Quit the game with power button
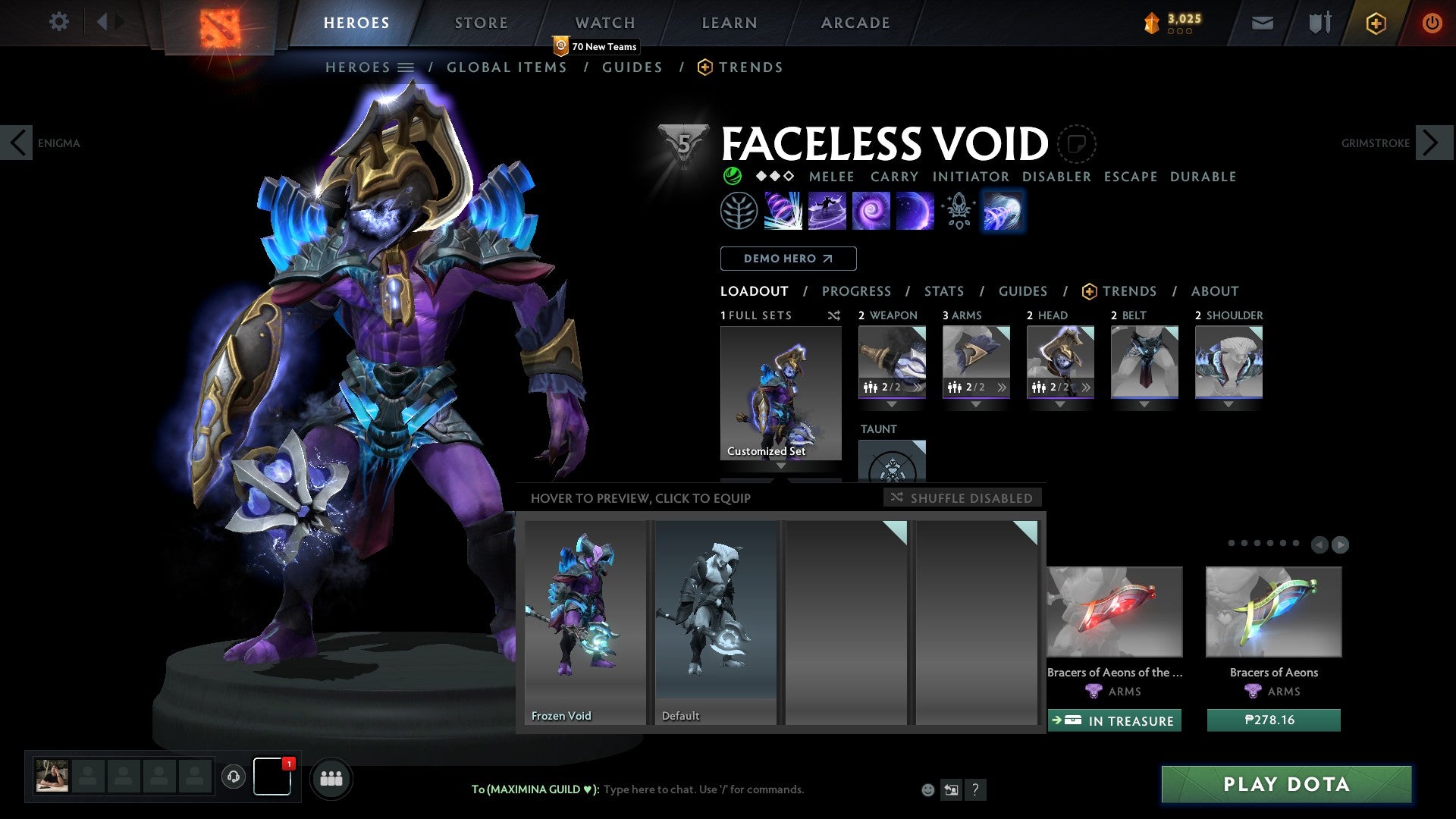The height and width of the screenshot is (819, 1456). point(1431,23)
